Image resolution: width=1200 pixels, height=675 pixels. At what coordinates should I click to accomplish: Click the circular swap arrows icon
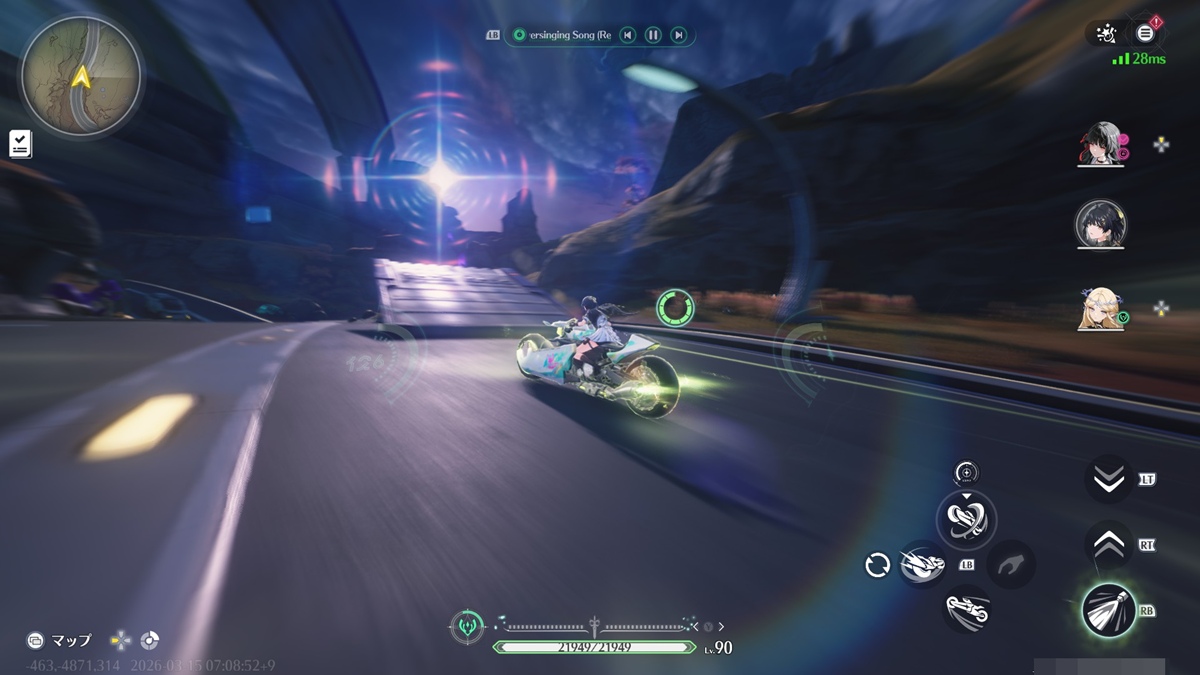tap(877, 565)
